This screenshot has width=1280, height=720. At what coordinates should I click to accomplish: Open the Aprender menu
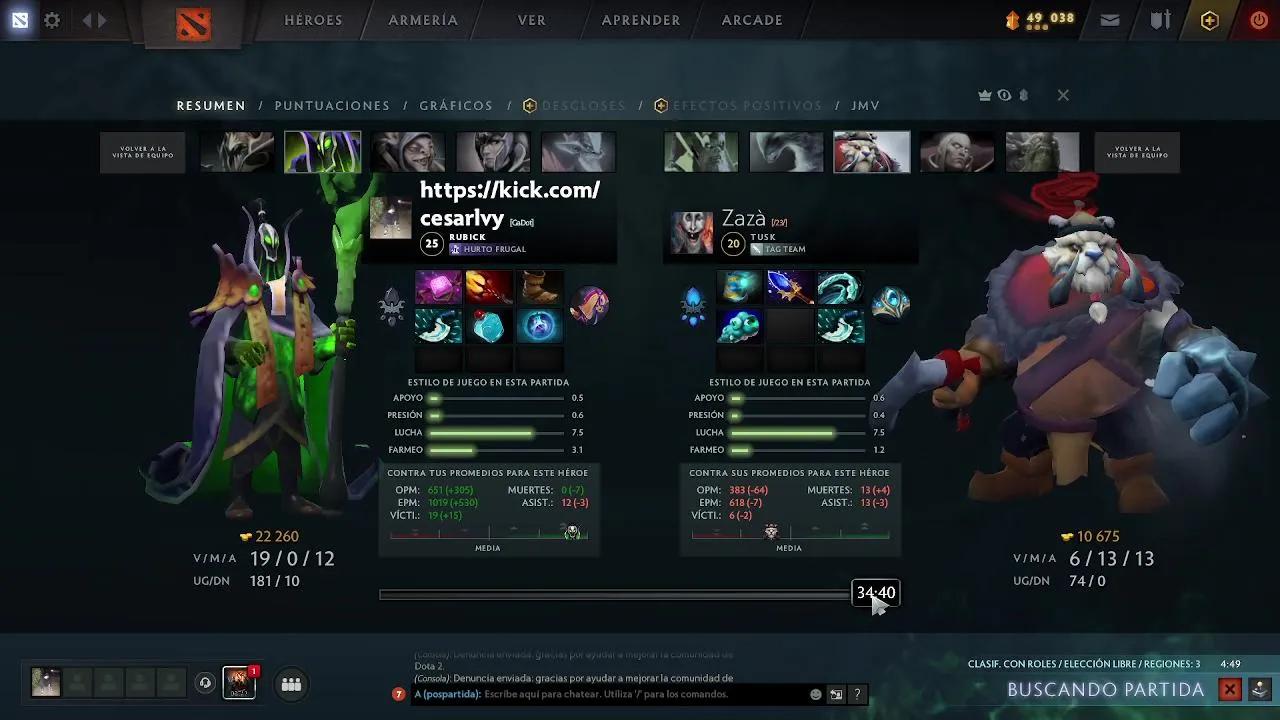point(641,20)
